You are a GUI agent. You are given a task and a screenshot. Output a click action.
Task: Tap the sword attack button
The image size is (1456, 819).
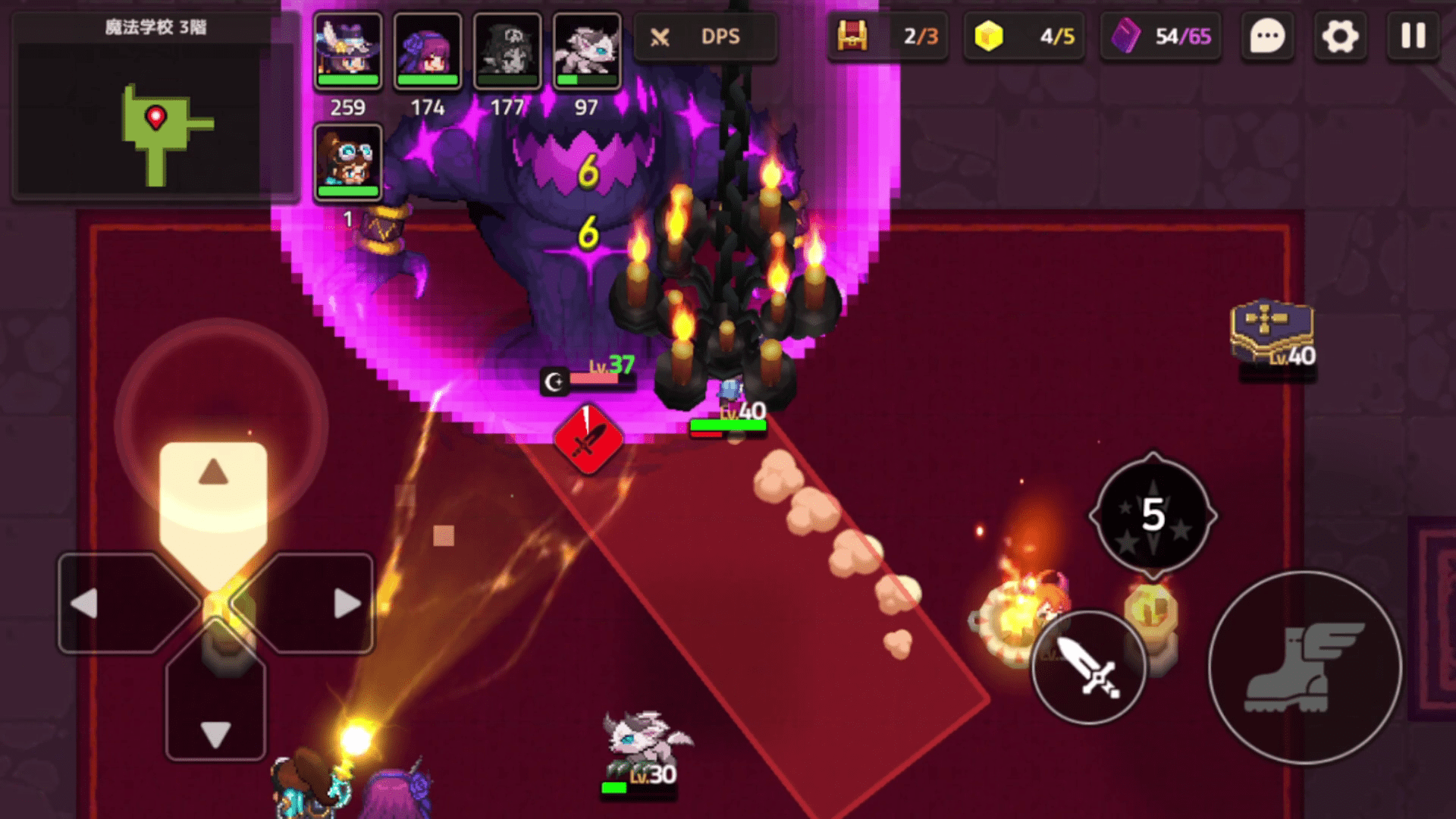1089,667
